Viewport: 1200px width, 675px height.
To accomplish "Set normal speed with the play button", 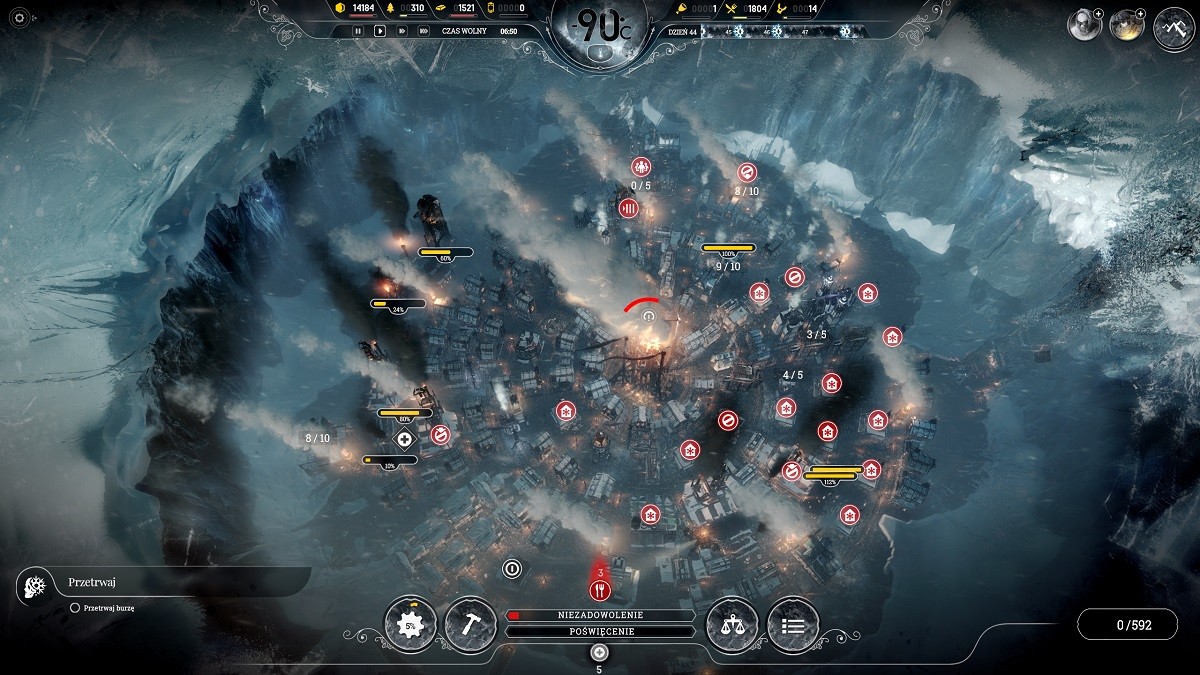I will click(380, 31).
